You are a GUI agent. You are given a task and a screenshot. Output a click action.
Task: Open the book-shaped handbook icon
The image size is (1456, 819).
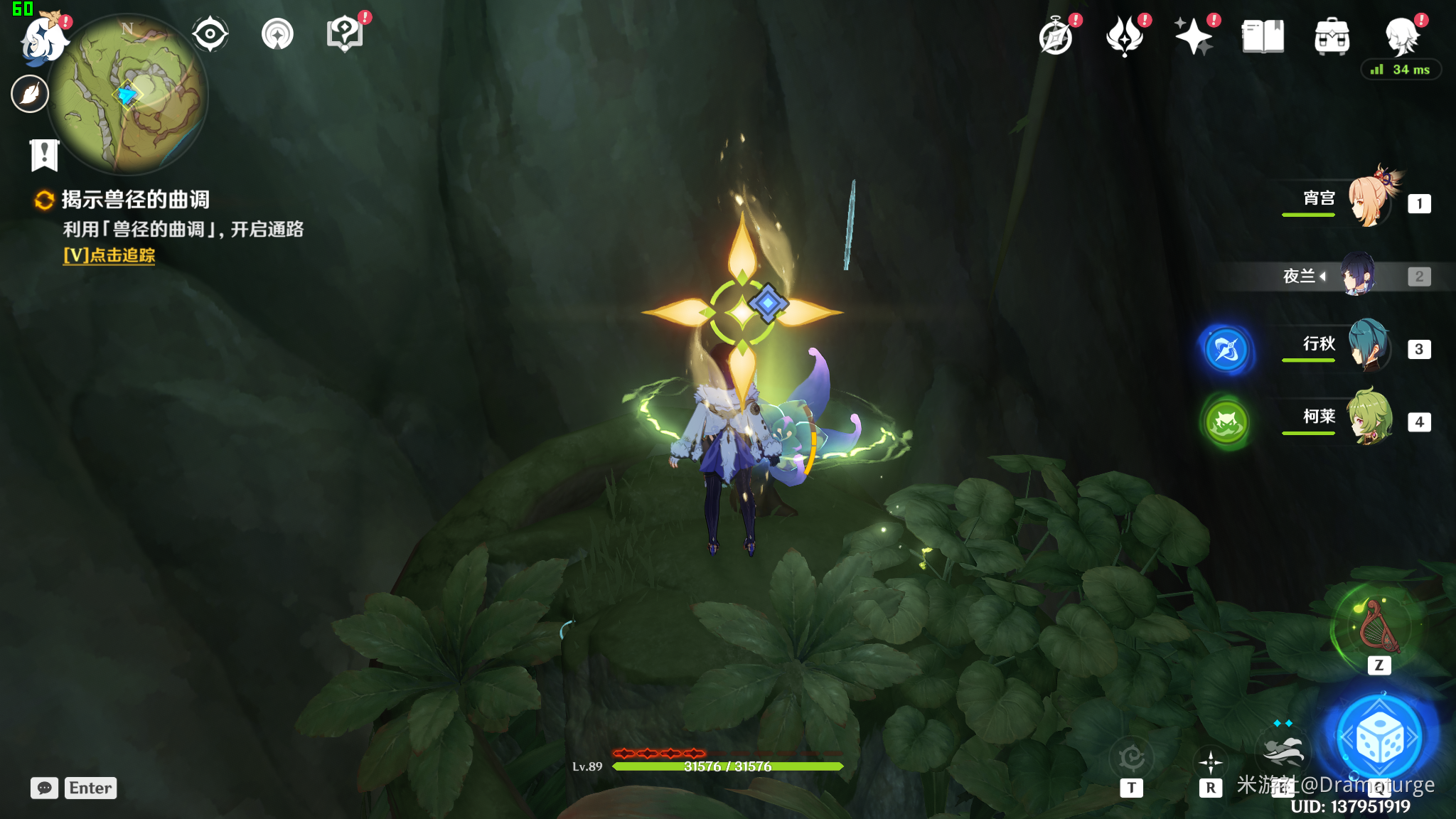[1263, 37]
